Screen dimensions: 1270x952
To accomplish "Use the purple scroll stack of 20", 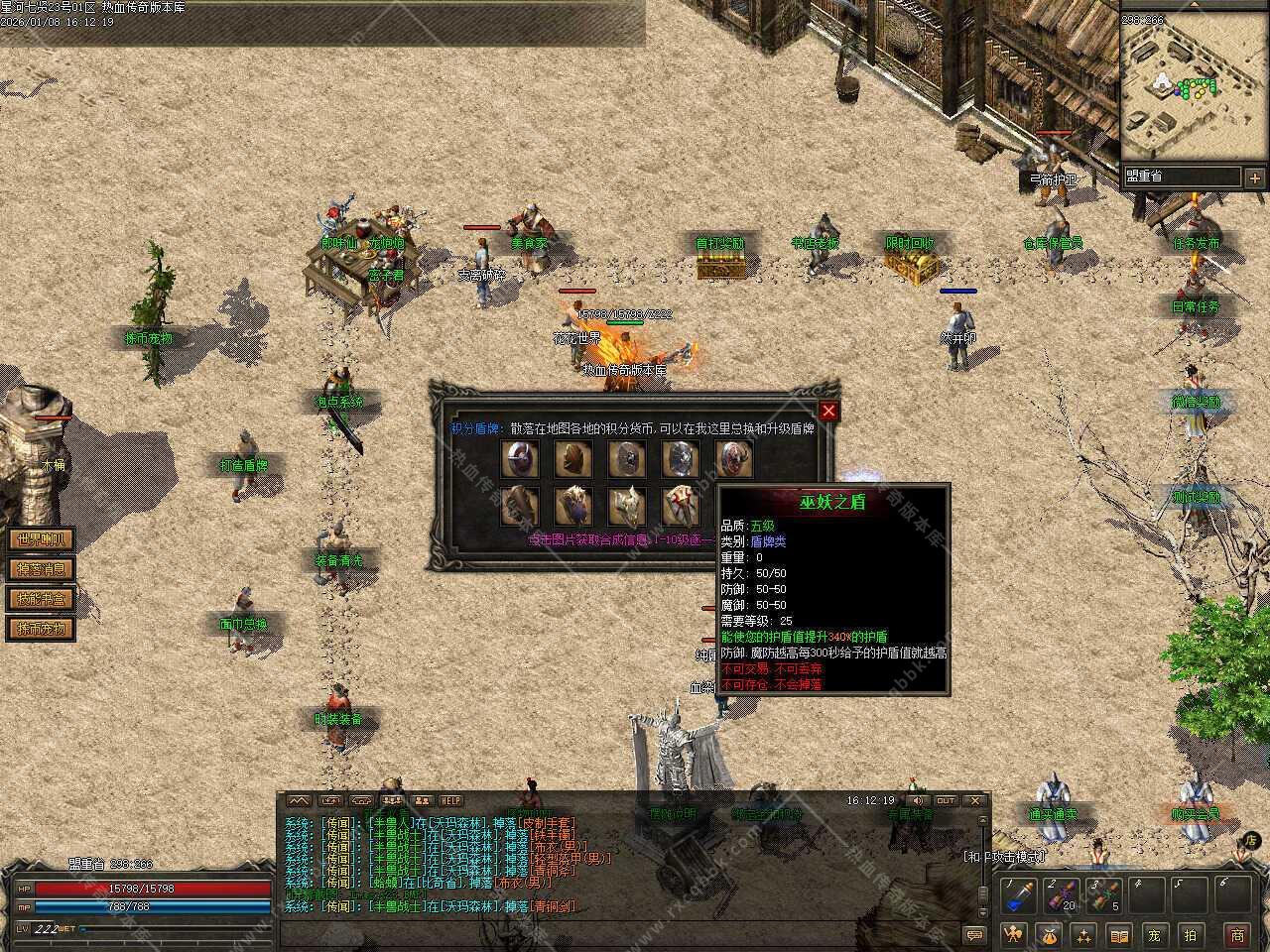I will click(1061, 895).
